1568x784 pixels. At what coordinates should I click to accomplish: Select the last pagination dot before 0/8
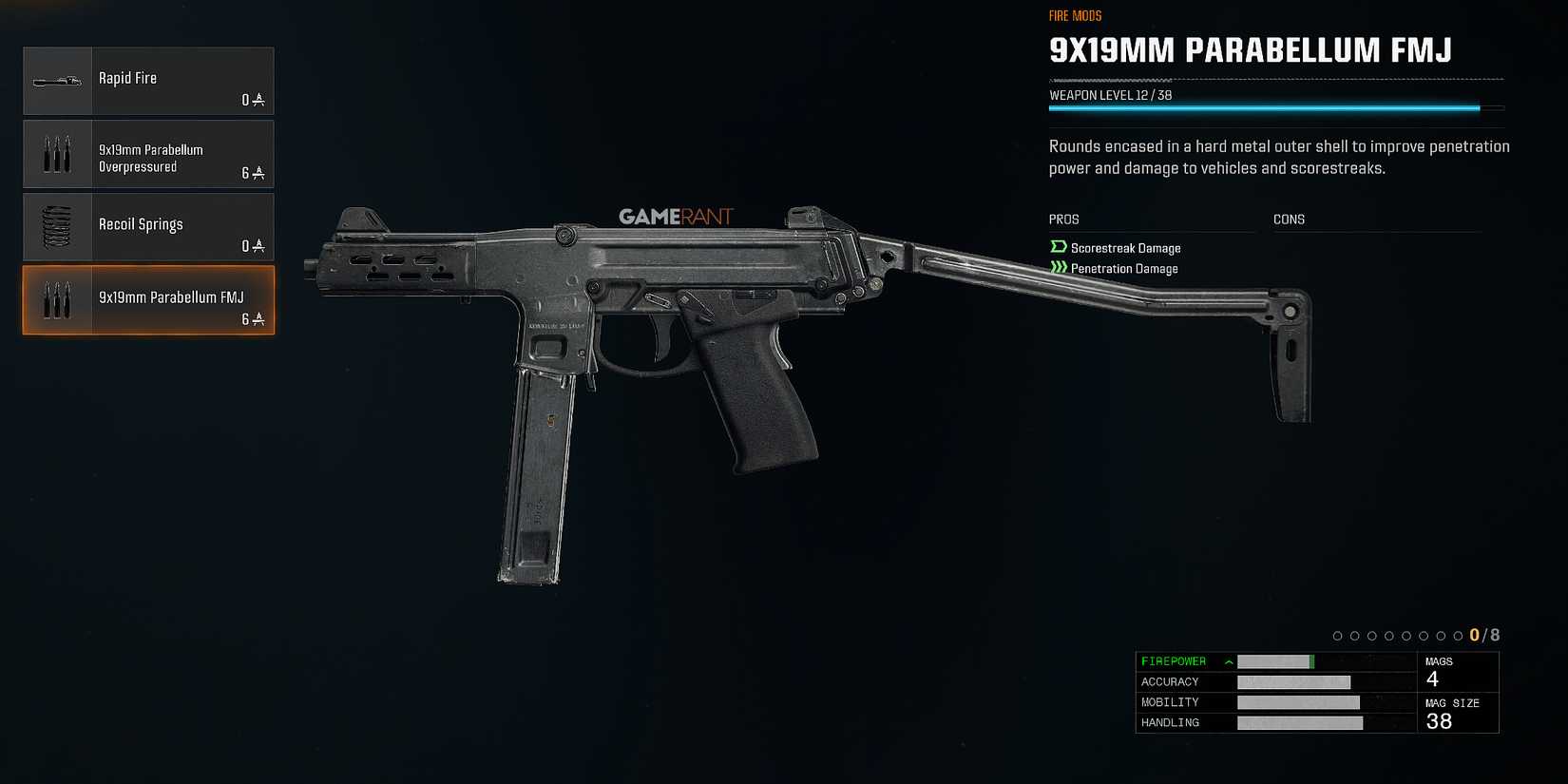(x=1458, y=636)
